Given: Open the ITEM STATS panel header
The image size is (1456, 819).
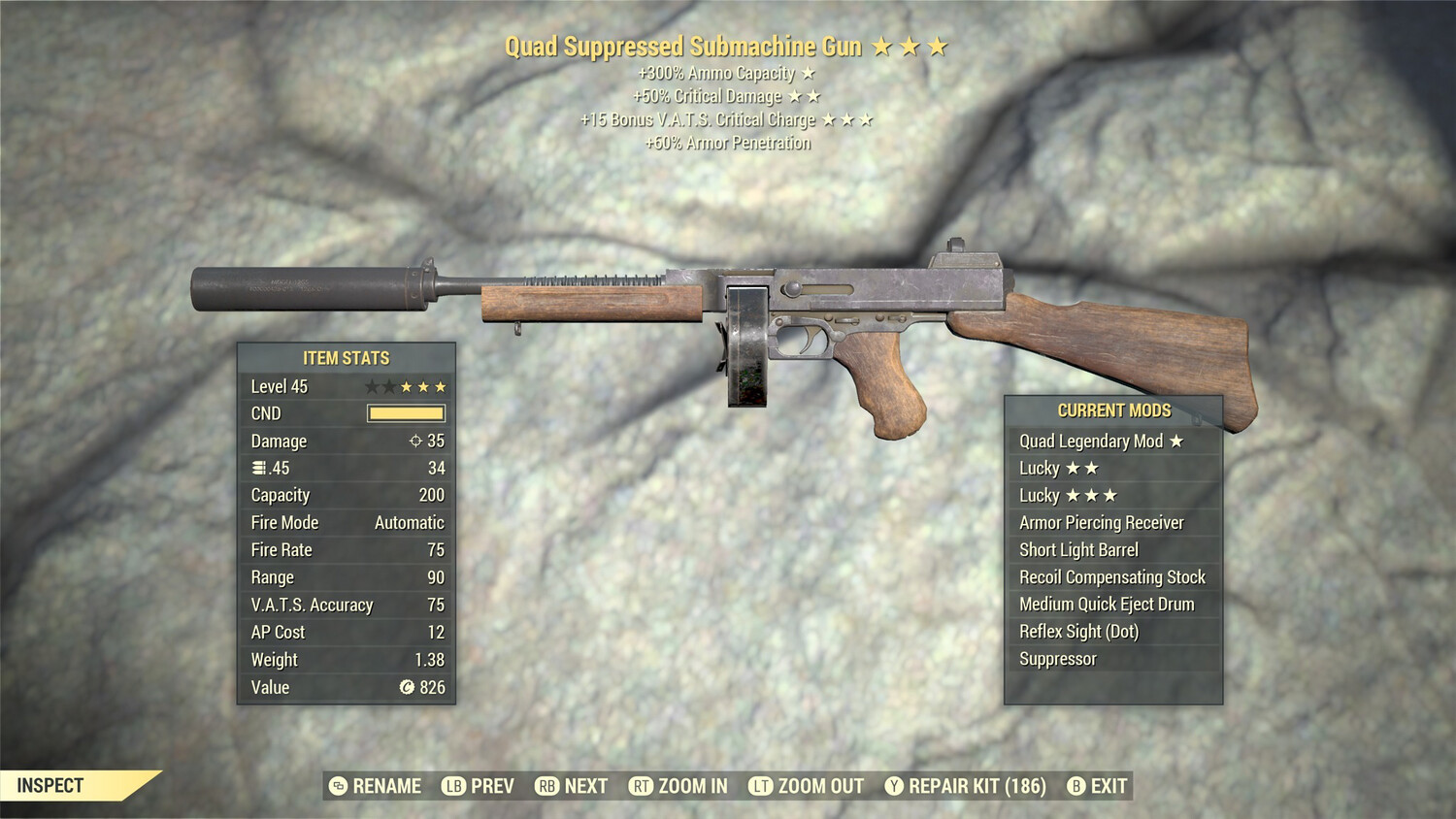Looking at the screenshot, I should (x=345, y=357).
